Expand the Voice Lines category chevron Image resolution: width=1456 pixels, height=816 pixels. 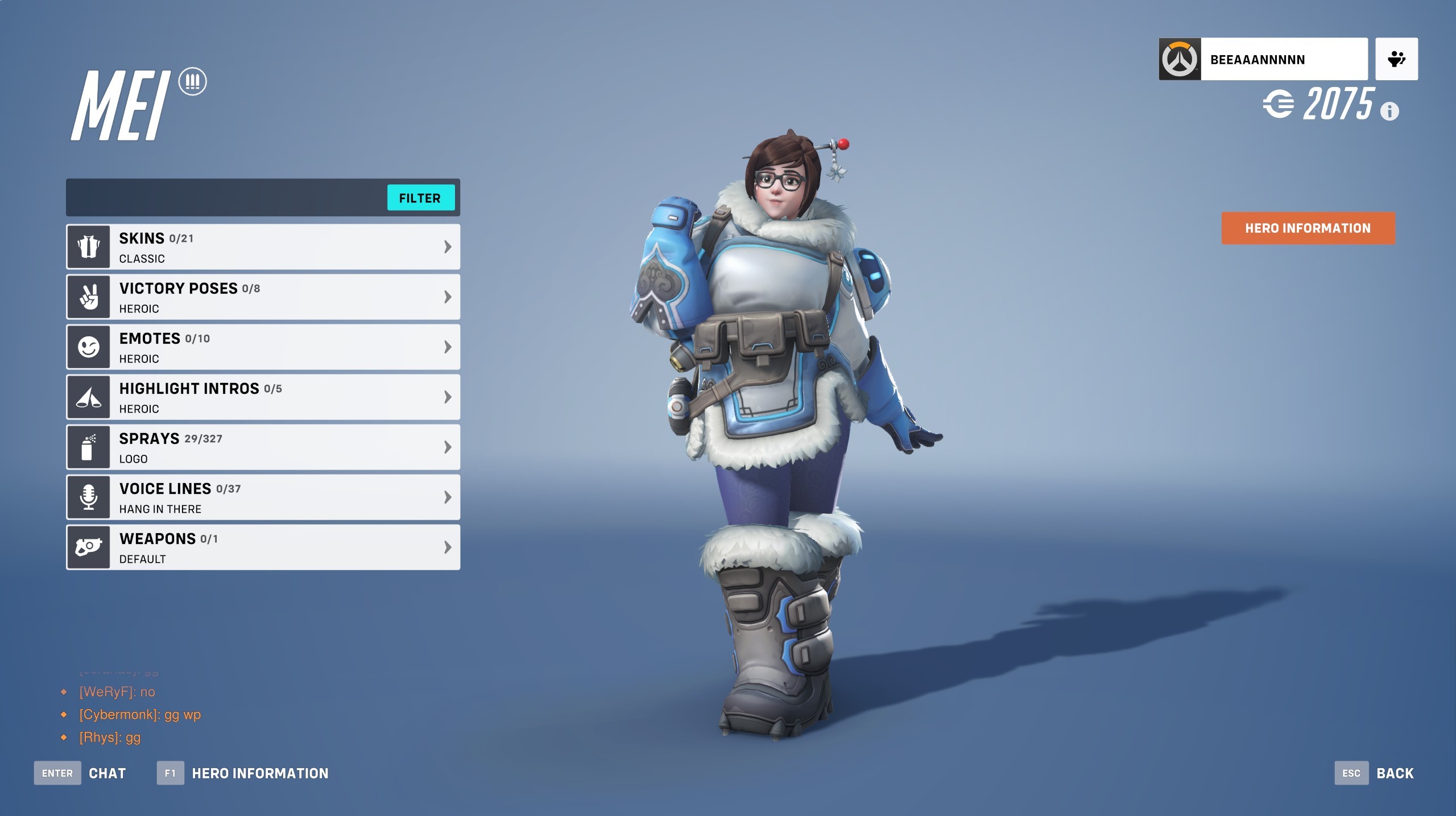[x=448, y=497]
